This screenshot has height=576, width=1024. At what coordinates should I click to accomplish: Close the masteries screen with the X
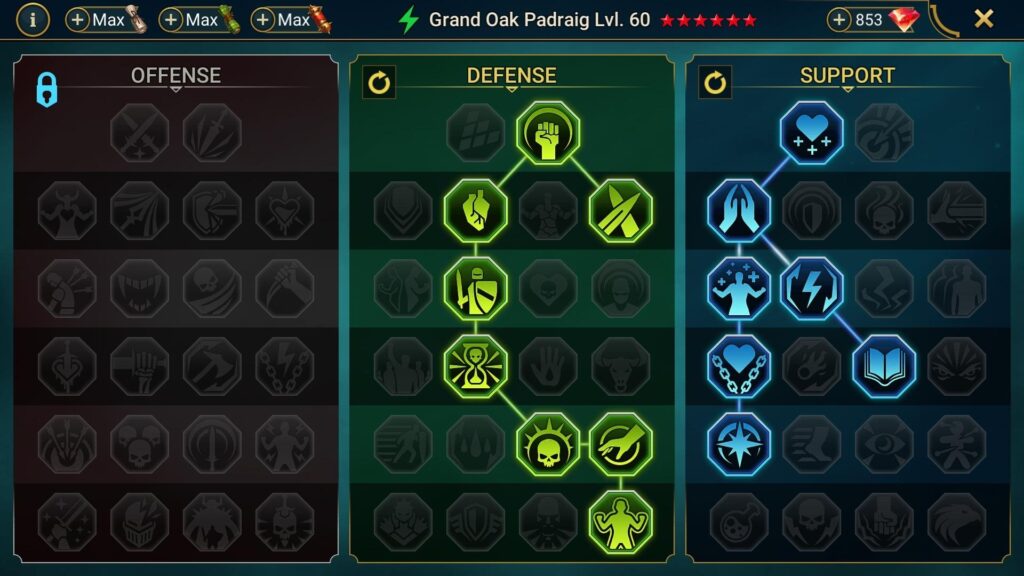(984, 19)
